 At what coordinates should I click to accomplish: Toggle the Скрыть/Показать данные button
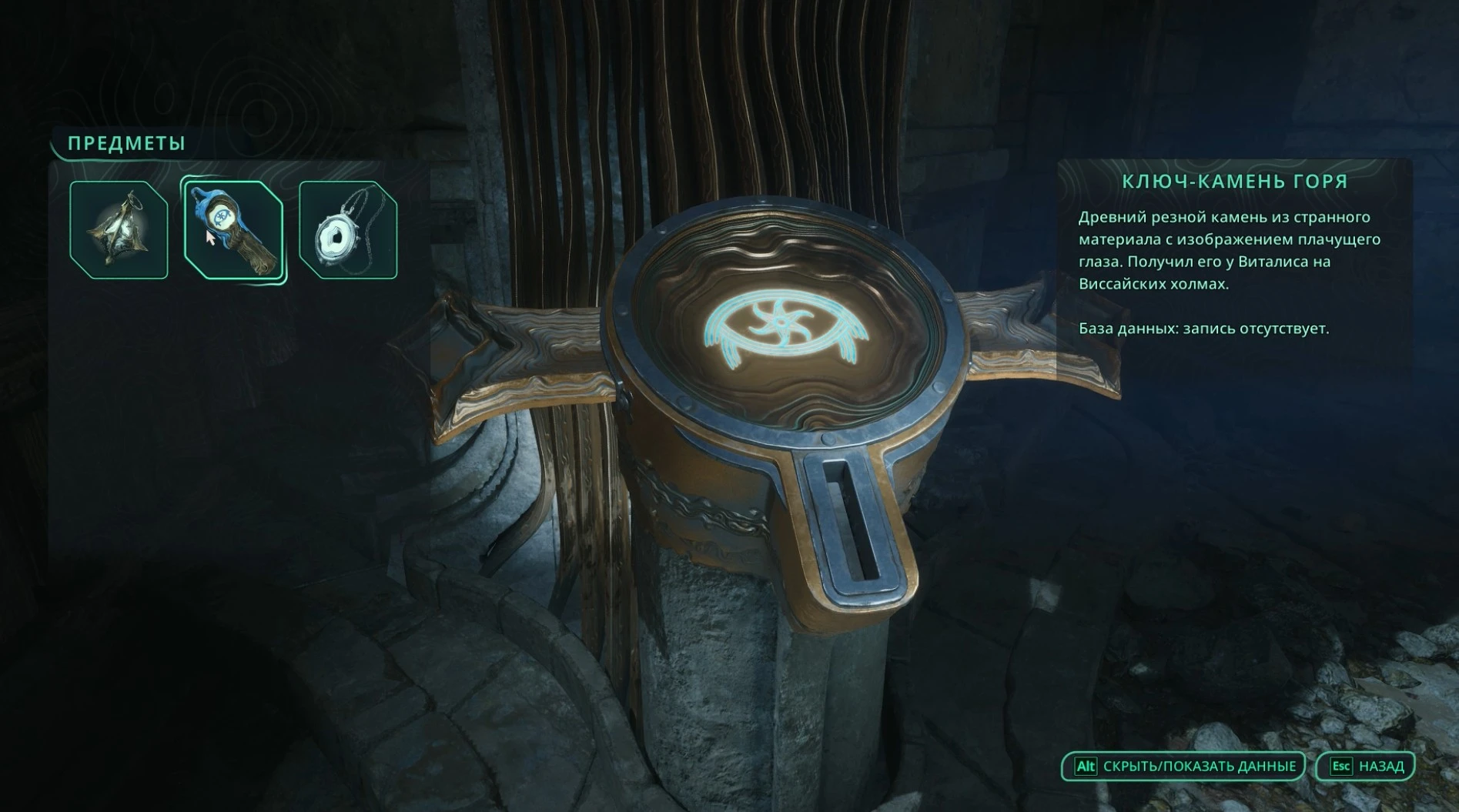[1184, 767]
